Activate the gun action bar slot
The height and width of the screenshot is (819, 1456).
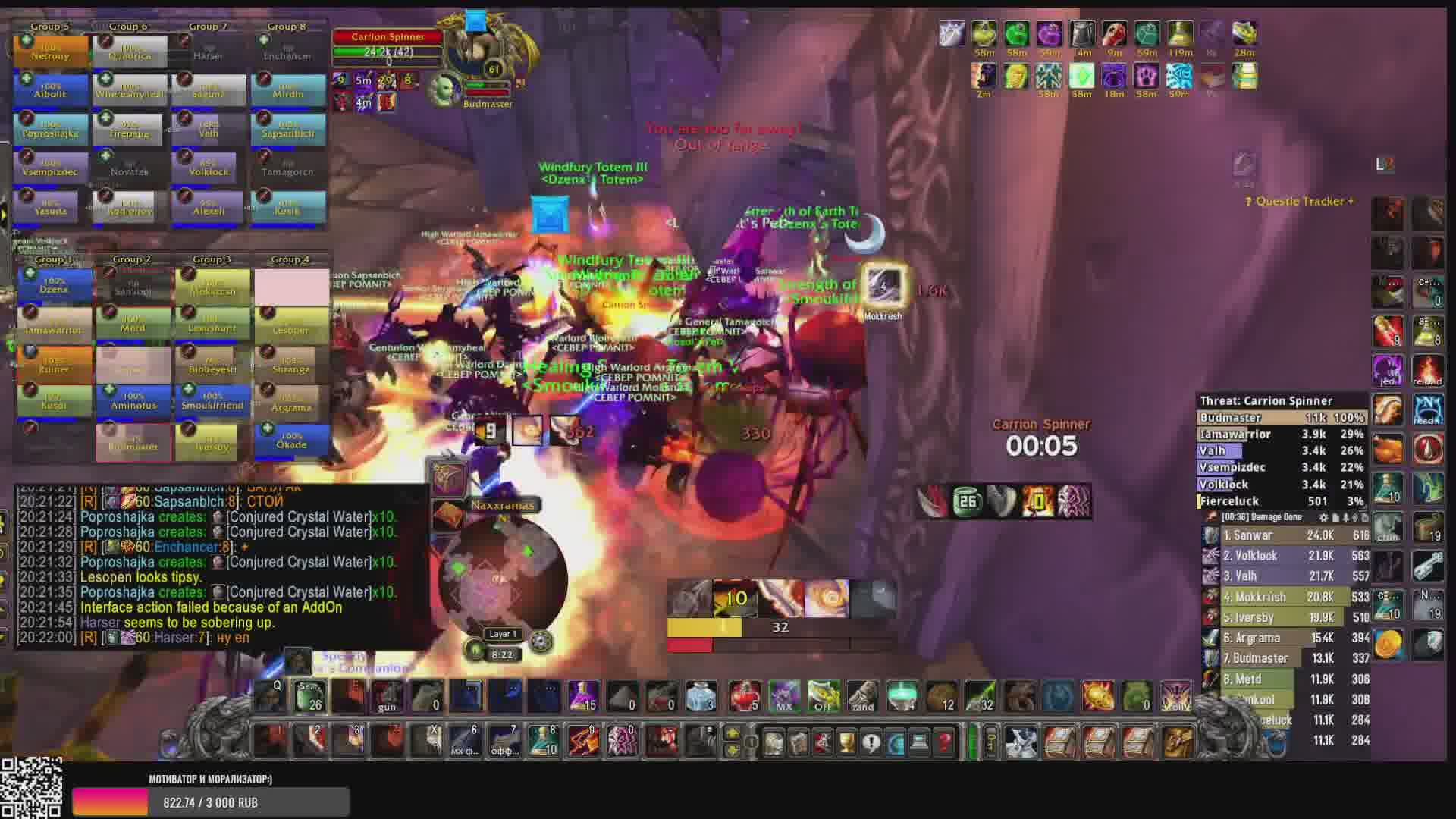click(x=388, y=696)
